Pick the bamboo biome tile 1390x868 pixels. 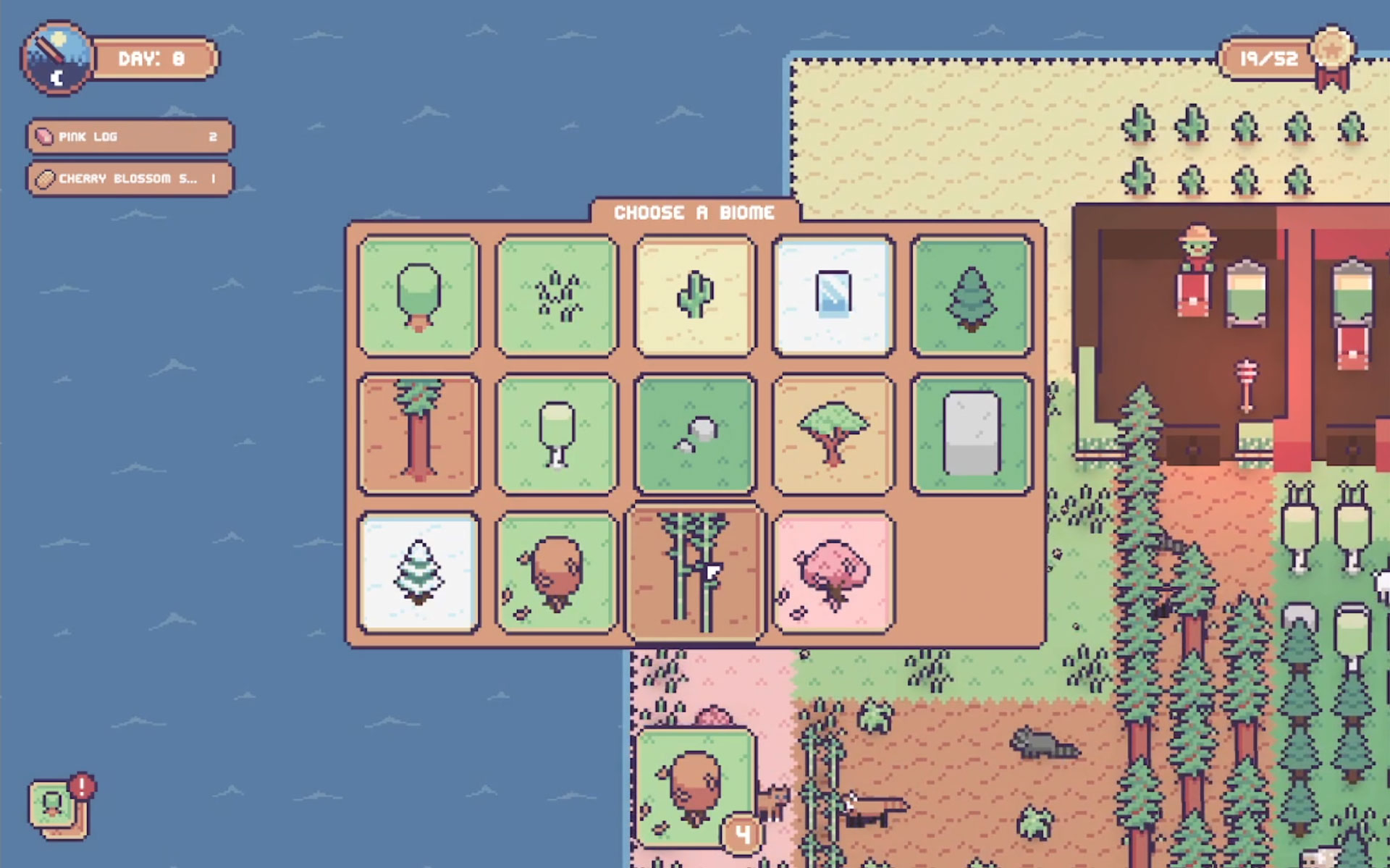695,573
